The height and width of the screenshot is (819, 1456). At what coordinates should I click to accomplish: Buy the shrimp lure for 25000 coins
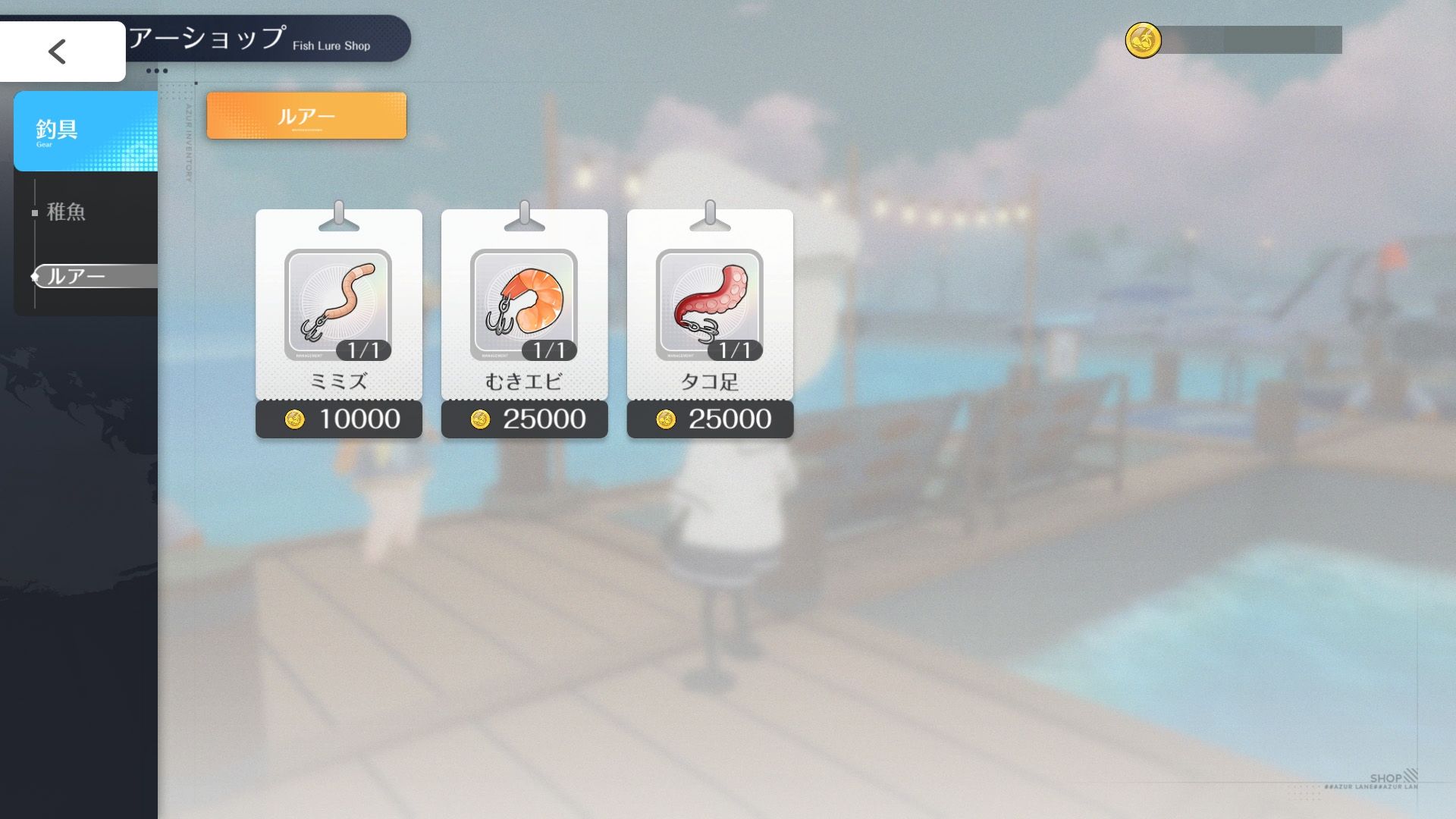(x=525, y=419)
